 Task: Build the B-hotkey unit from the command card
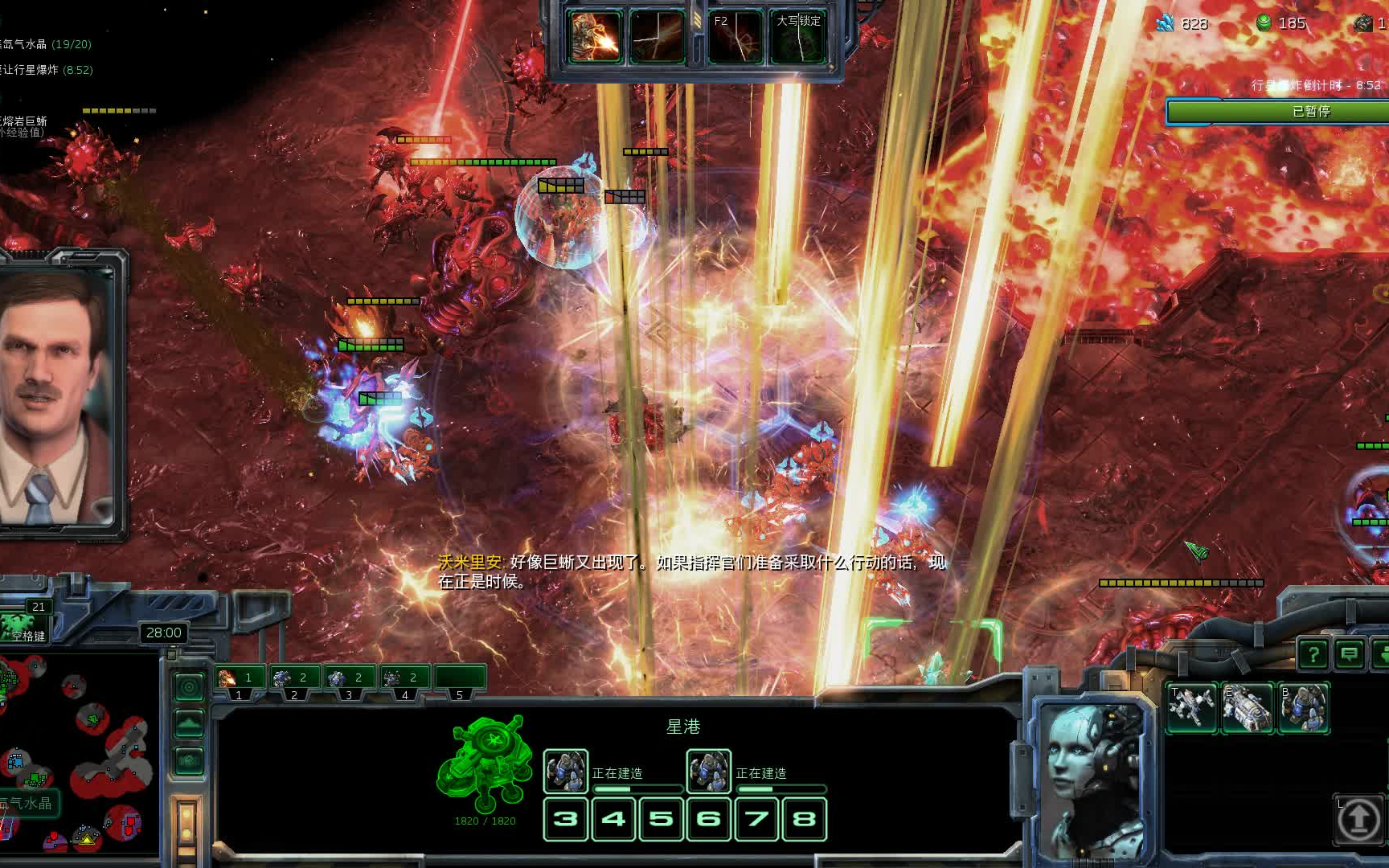(x=1302, y=708)
